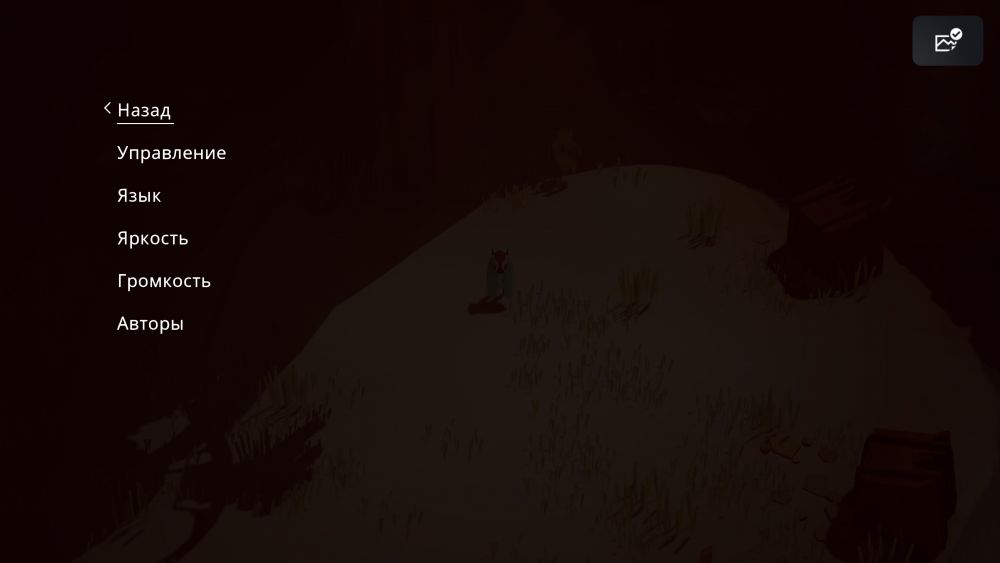Show the Авторы credits
The image size is (1000, 563).
[x=150, y=324]
